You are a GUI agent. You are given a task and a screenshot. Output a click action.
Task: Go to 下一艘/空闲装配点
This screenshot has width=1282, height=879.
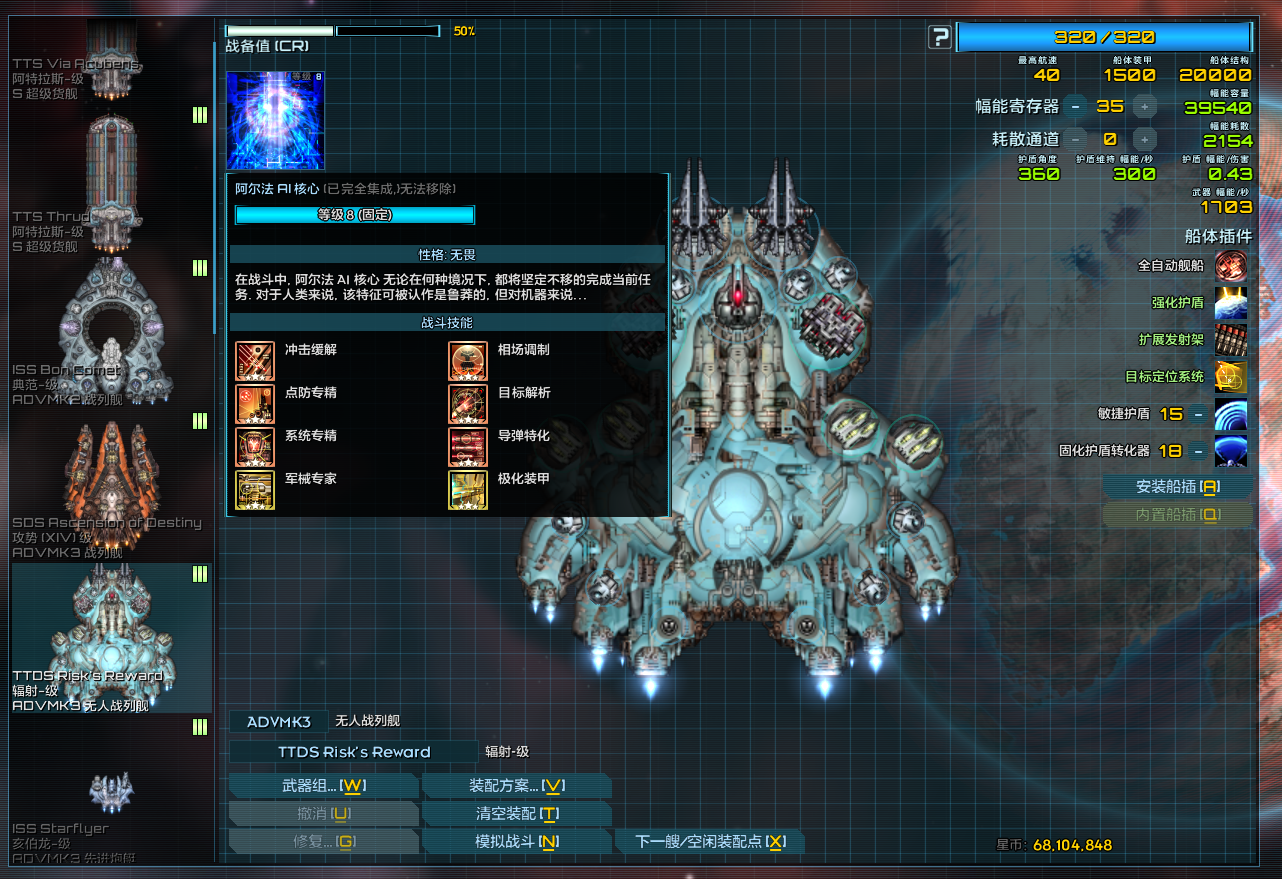709,842
